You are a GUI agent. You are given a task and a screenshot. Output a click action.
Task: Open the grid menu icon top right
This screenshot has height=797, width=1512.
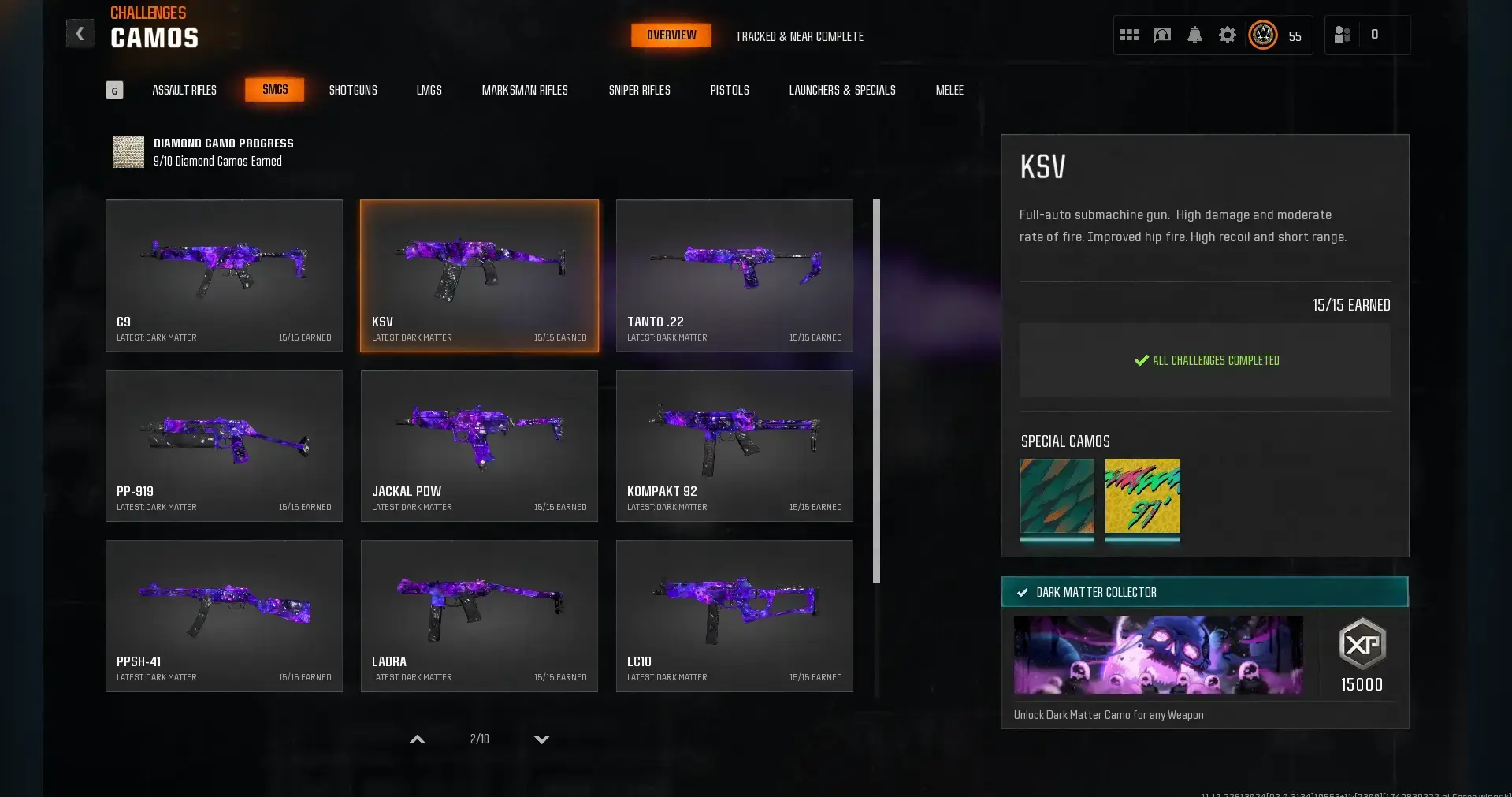click(x=1128, y=35)
